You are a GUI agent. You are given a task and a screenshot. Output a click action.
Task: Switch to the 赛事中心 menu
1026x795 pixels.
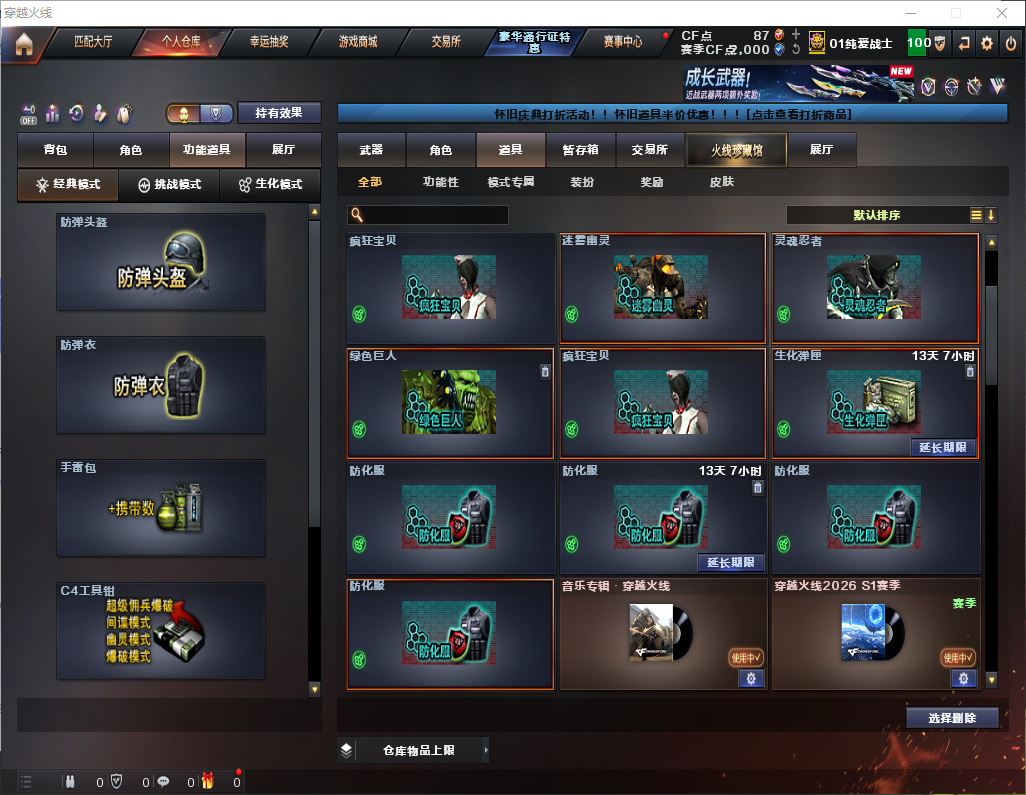click(x=622, y=42)
